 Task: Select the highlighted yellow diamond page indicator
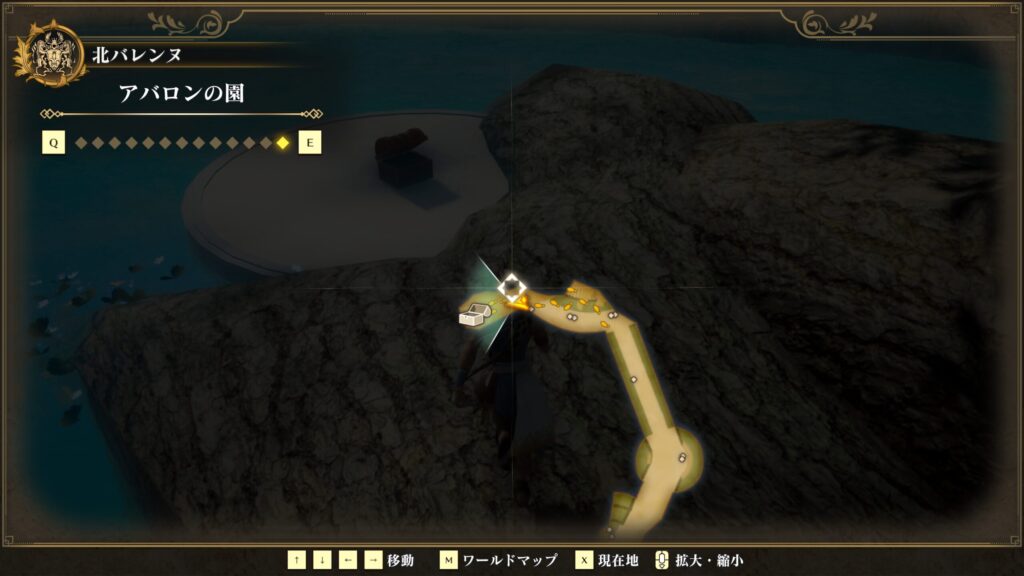283,143
